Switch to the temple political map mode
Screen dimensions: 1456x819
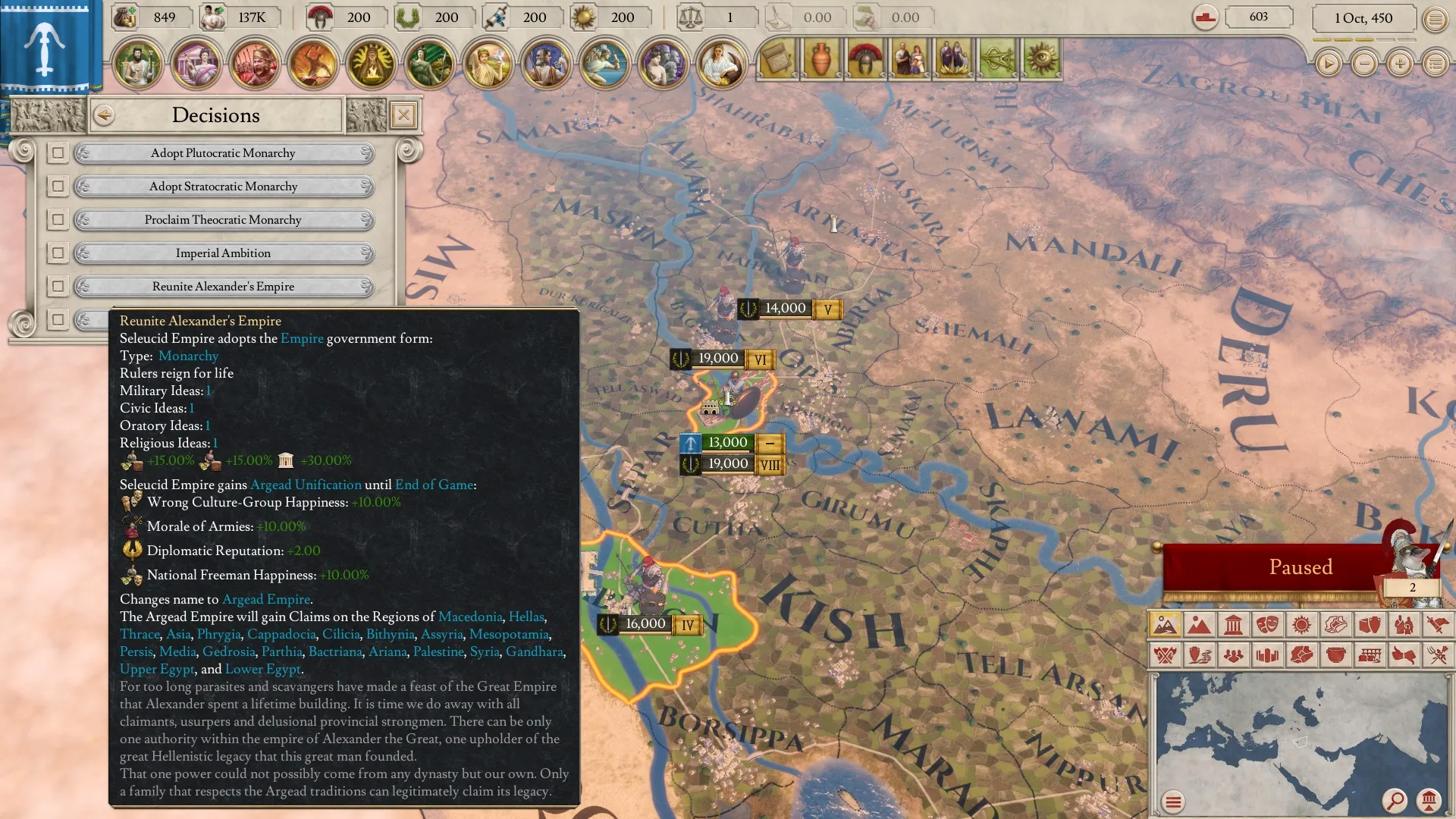pyautogui.click(x=1233, y=626)
